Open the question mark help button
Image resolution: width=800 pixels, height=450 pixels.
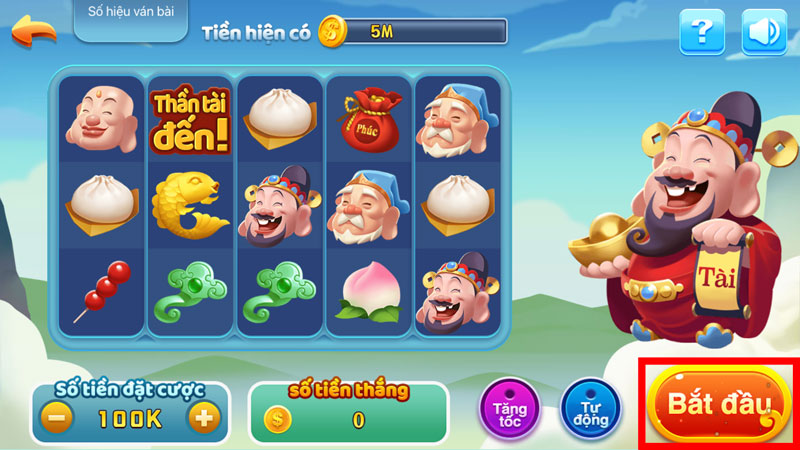click(x=702, y=33)
